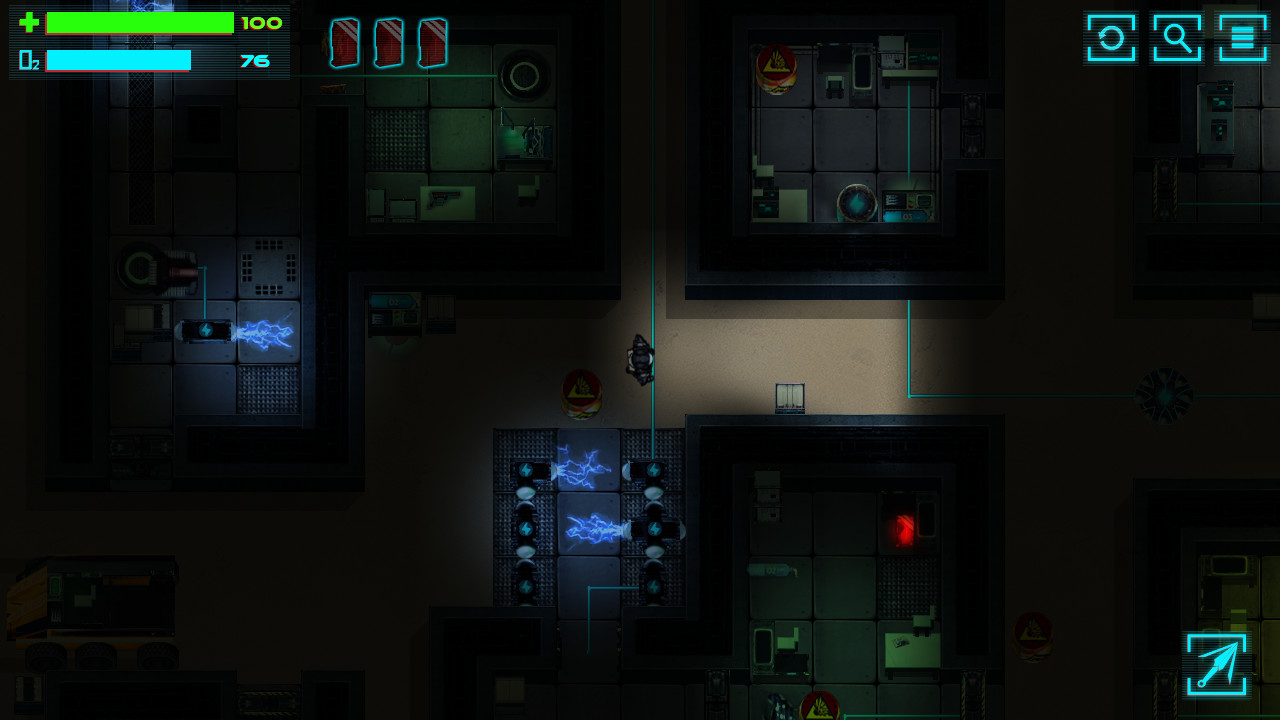Open the hamburger list menu top-right

1243,38
